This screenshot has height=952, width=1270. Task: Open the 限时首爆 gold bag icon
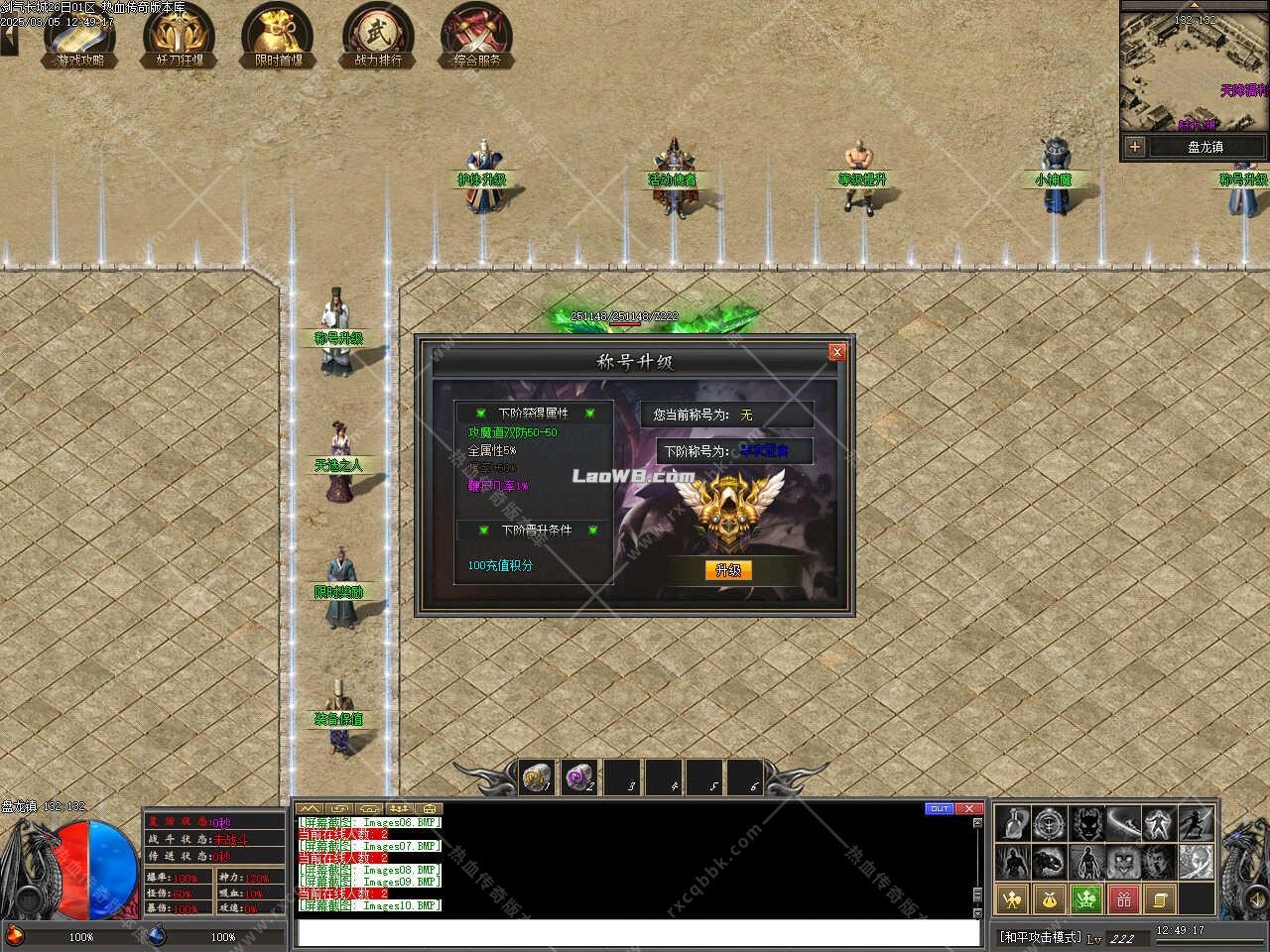pos(278,36)
